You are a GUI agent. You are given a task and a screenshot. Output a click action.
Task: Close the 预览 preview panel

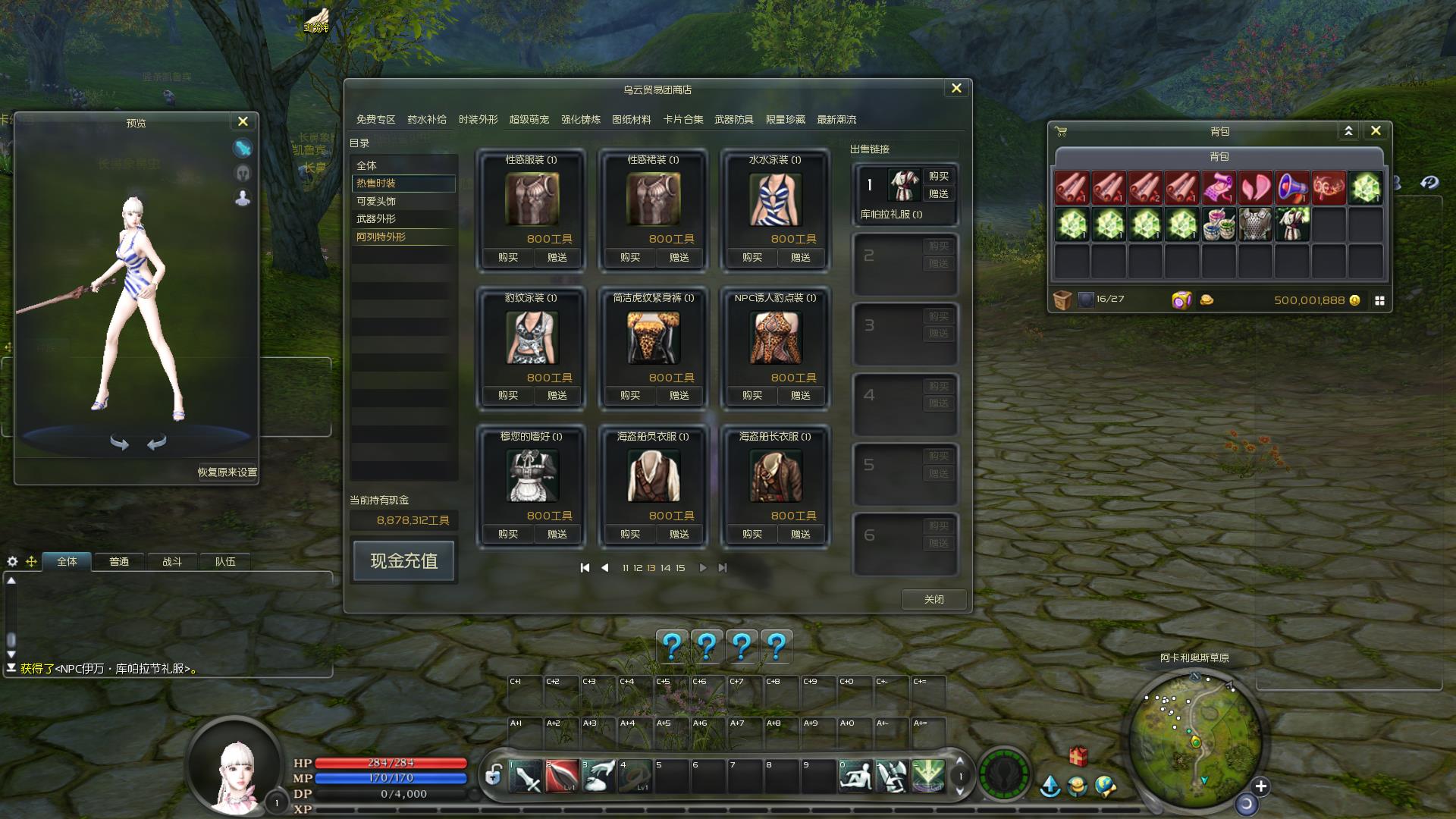click(243, 121)
